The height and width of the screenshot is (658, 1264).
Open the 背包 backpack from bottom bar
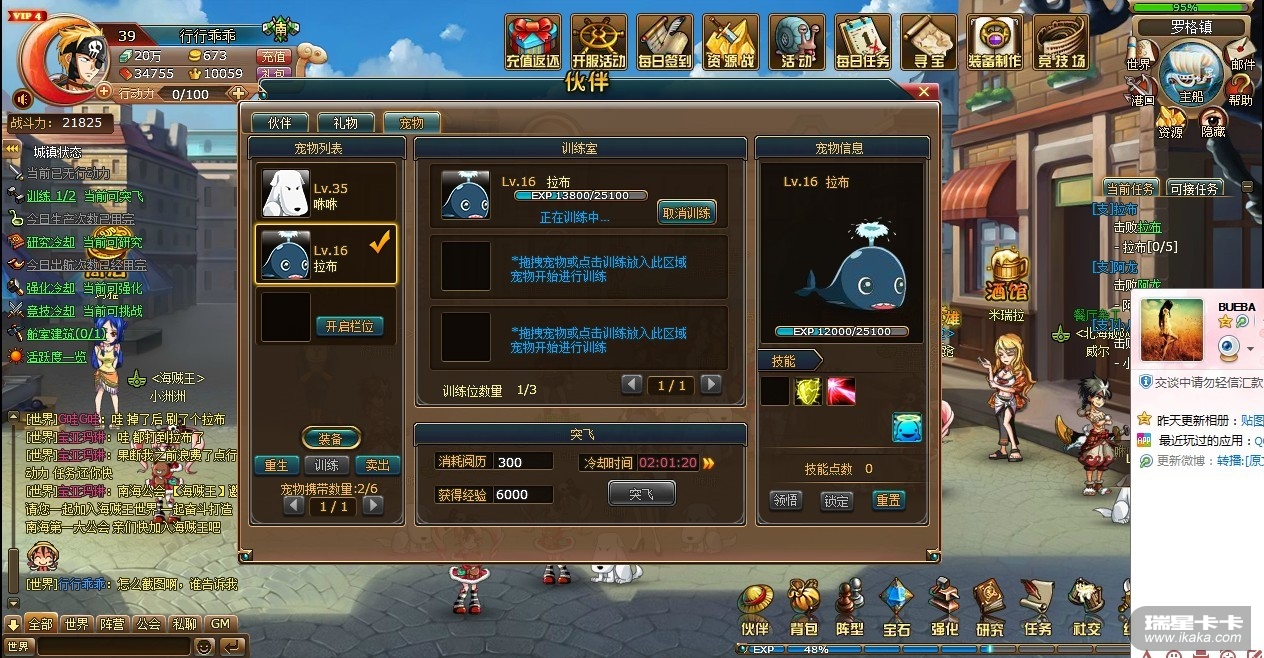click(x=803, y=610)
